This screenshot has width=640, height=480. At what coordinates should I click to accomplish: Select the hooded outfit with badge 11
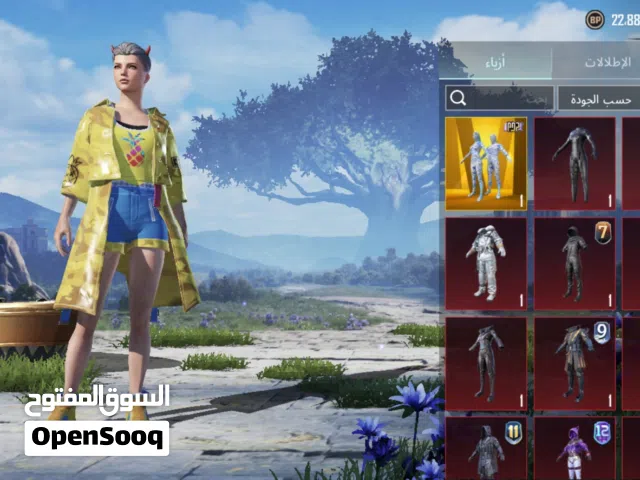(486, 448)
